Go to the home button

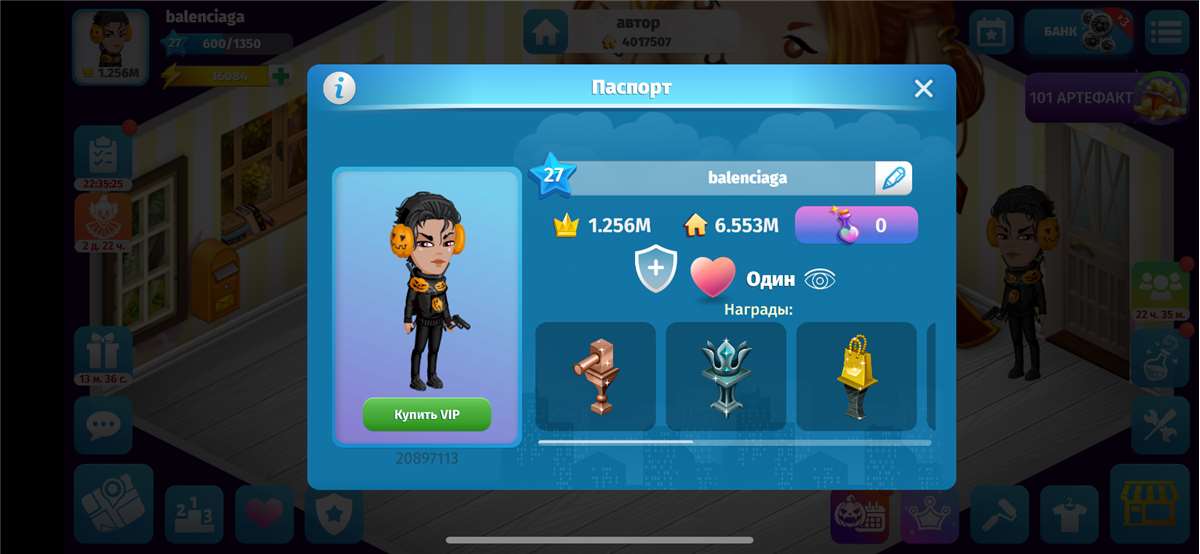click(545, 32)
